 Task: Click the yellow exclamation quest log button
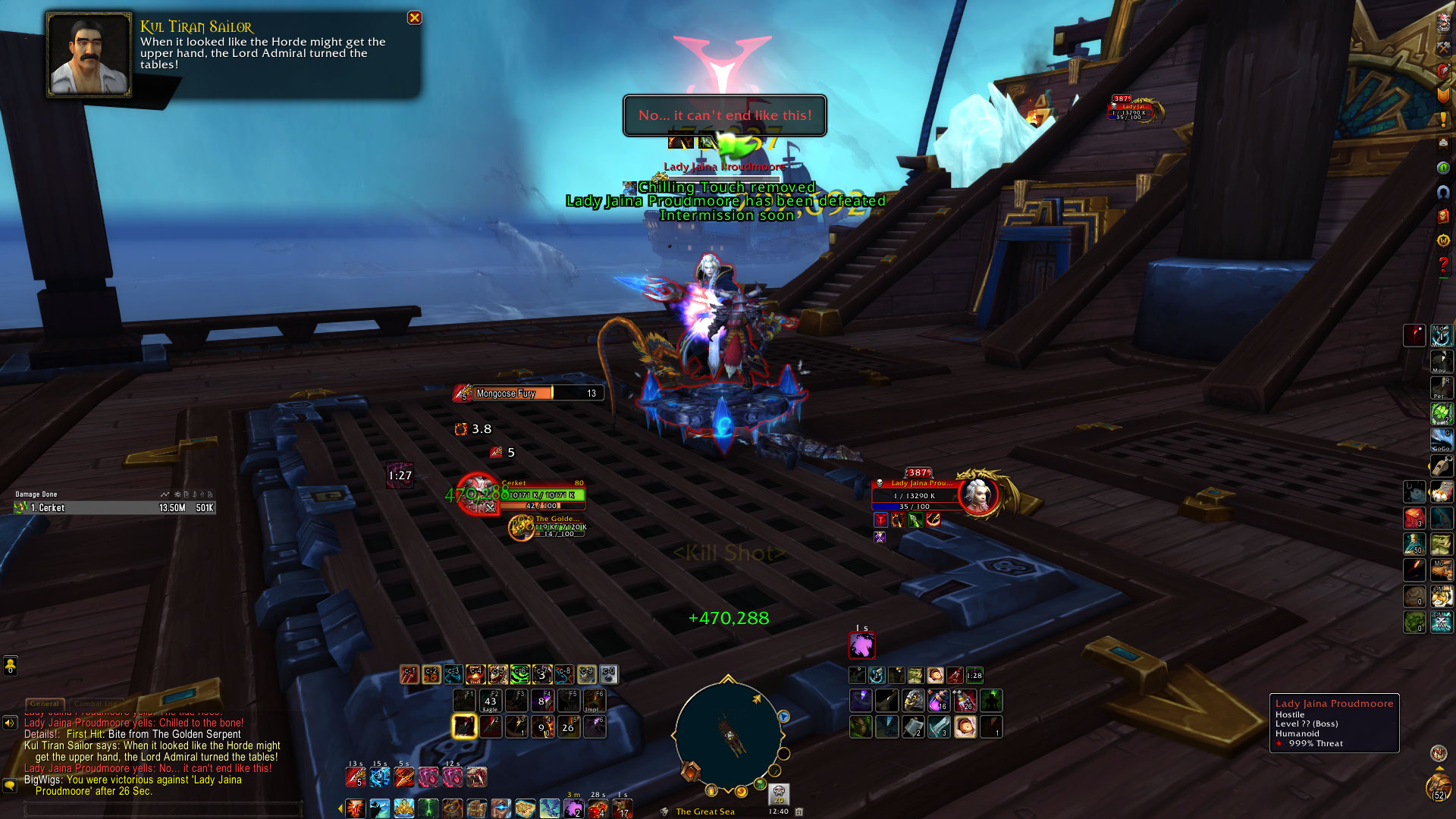[1443, 120]
